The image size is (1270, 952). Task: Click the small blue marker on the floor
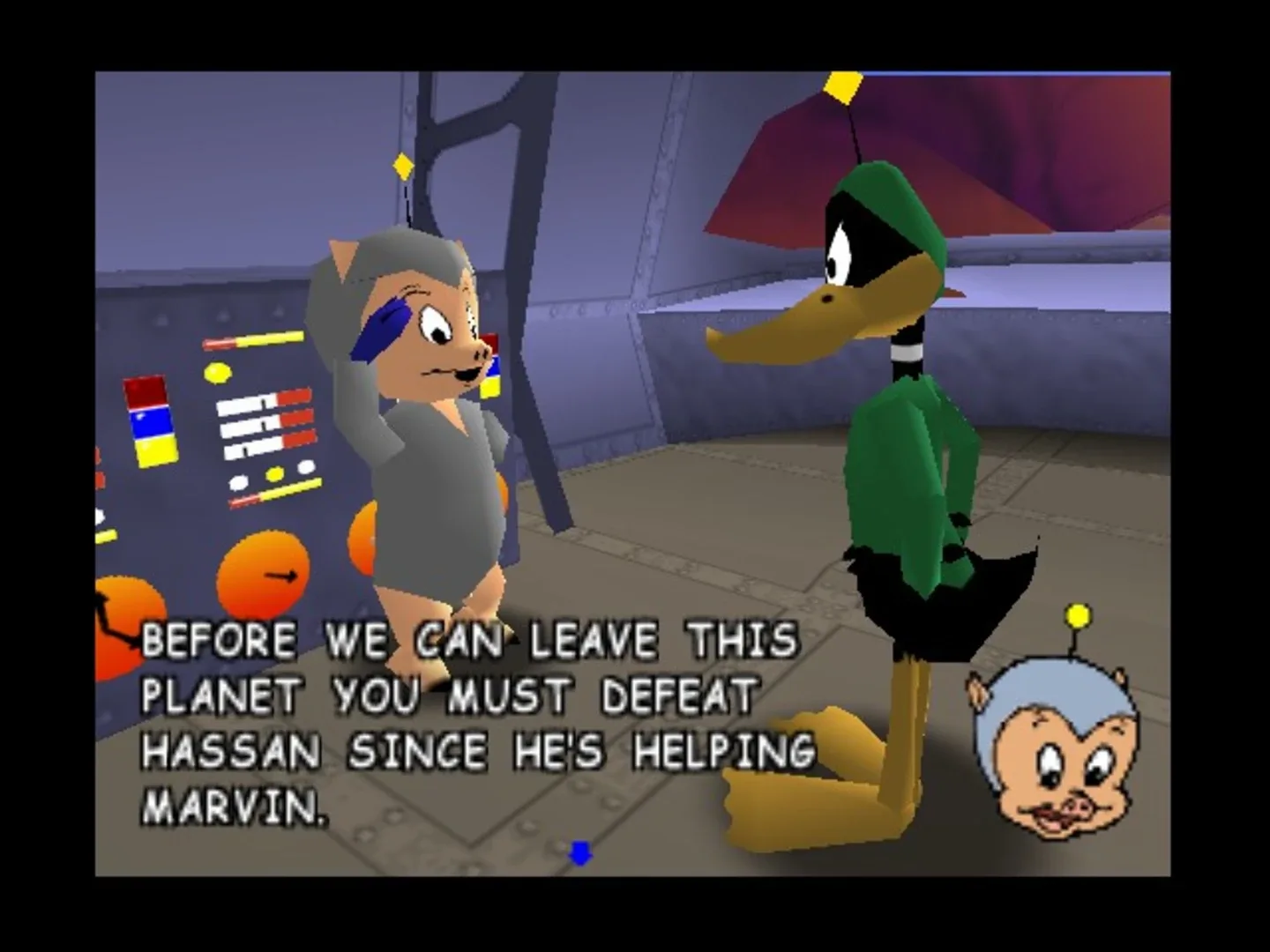click(x=579, y=852)
